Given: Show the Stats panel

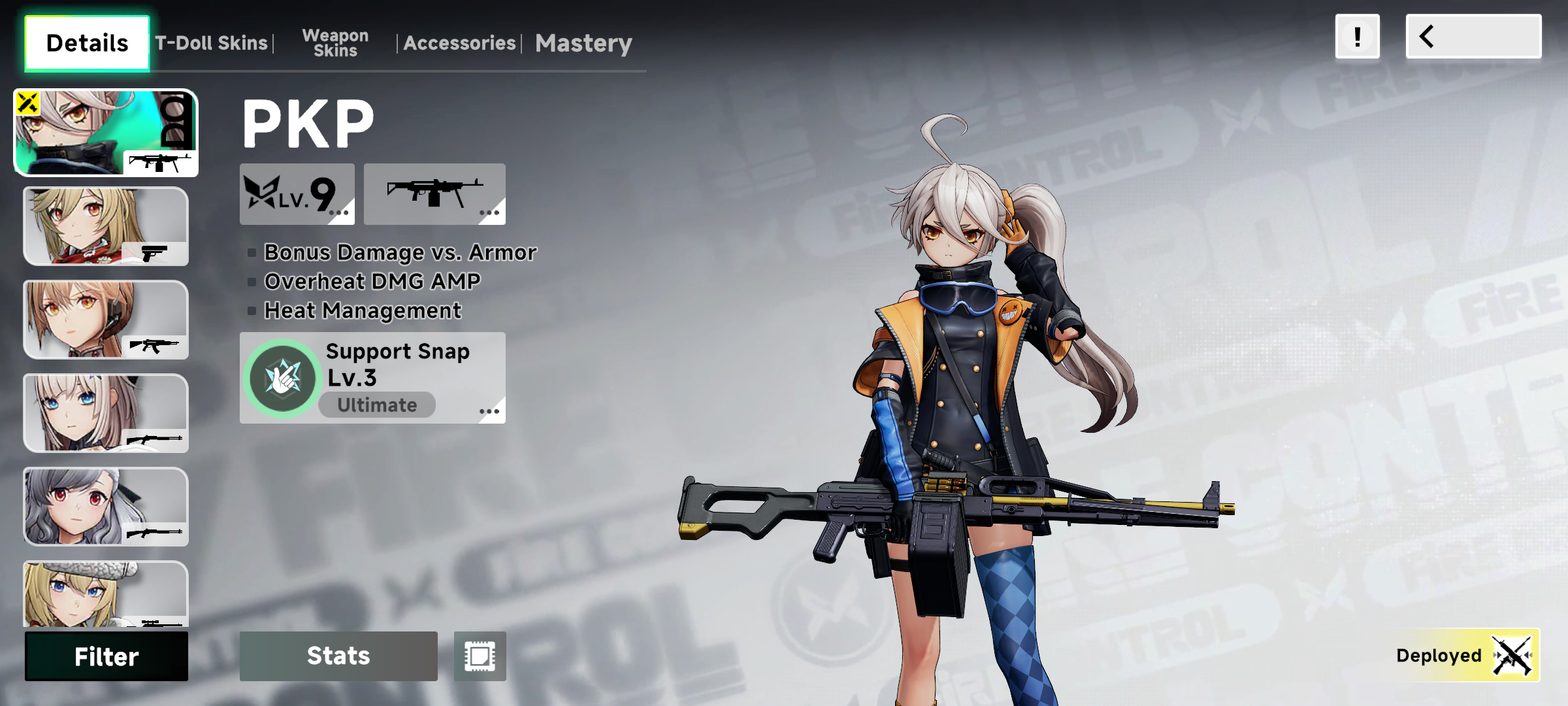Looking at the screenshot, I should [338, 656].
